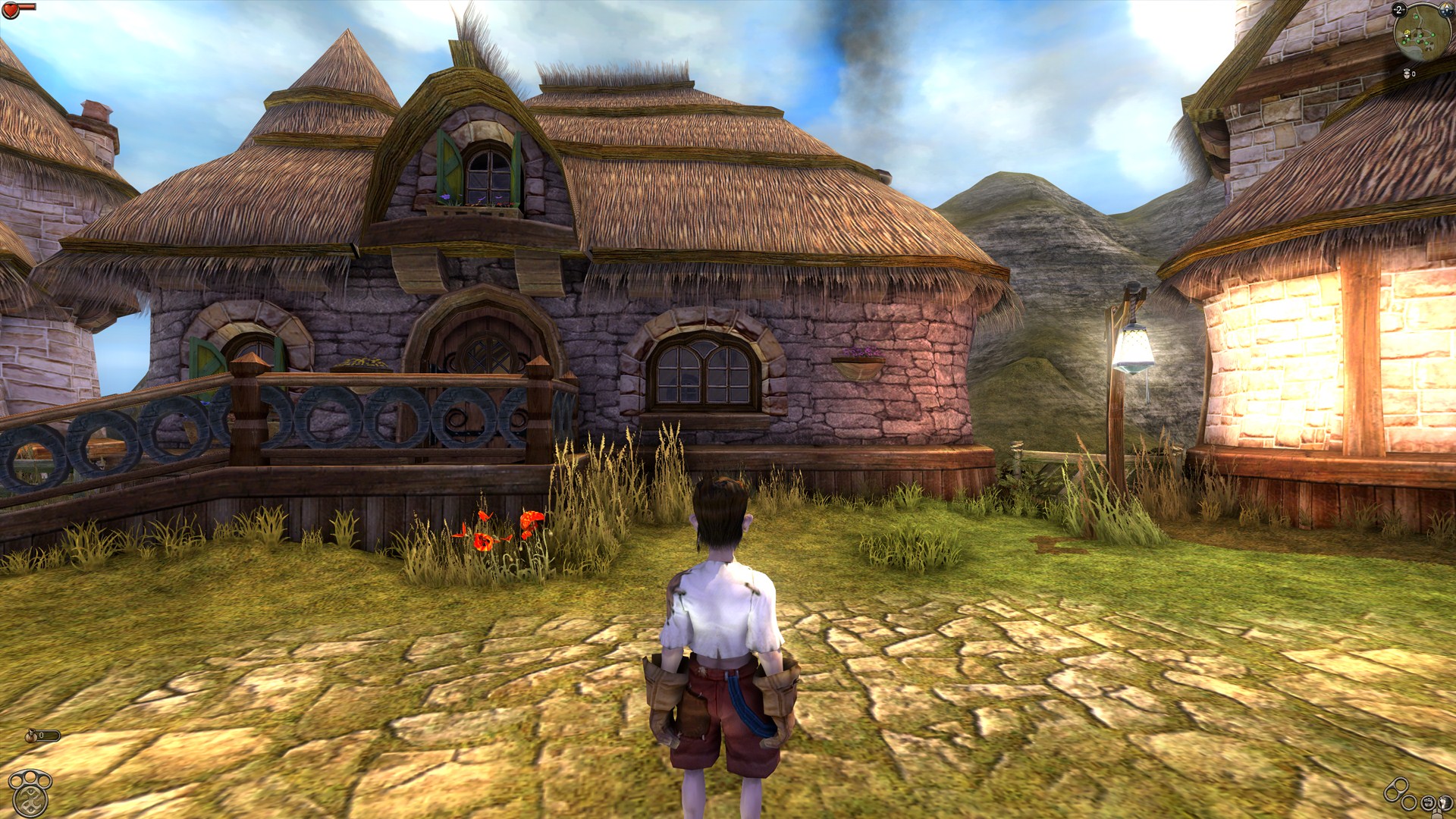
Task: Select the footprint sneak icon
Action: point(1445,802)
